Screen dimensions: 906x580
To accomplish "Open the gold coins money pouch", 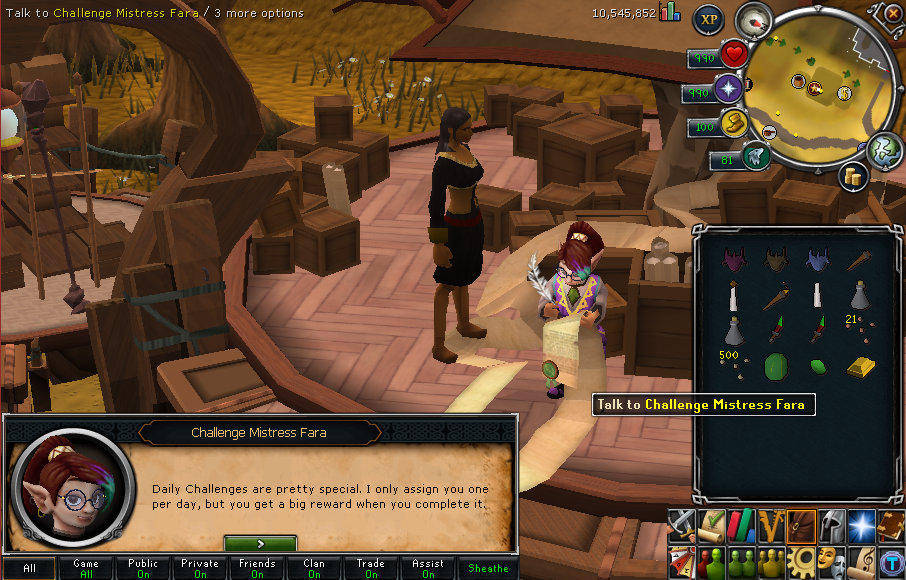I will [853, 176].
